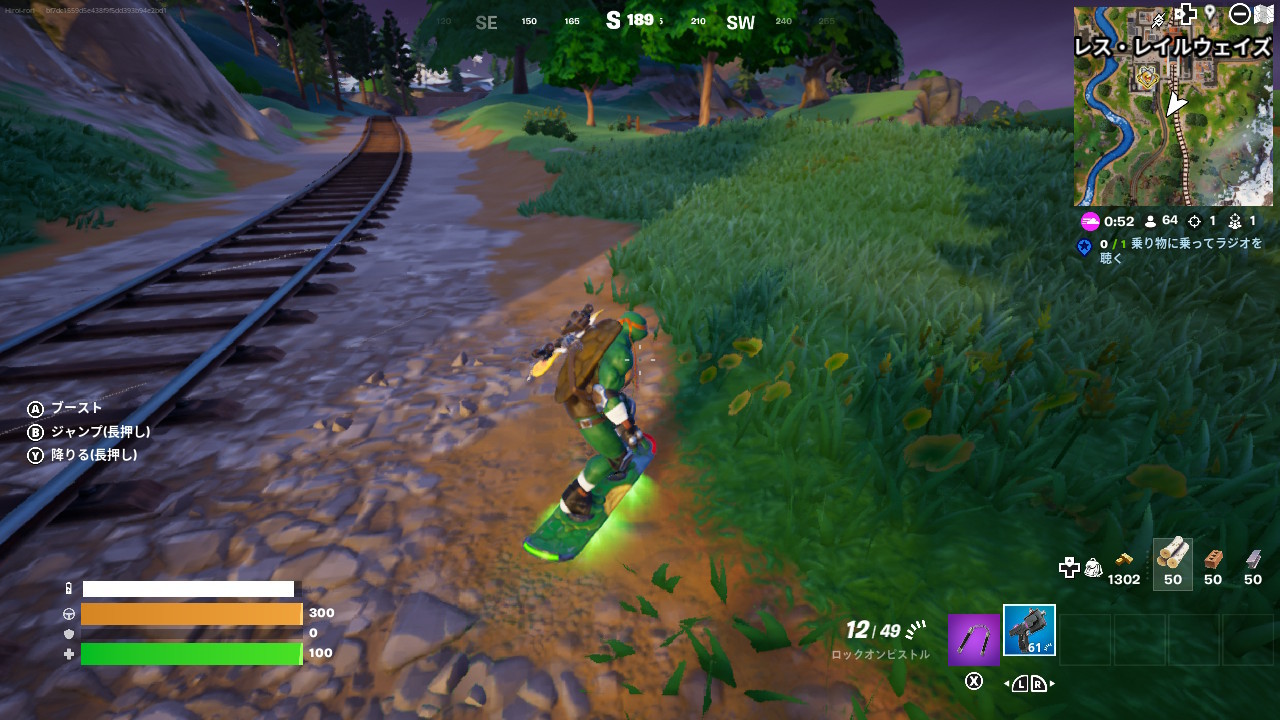The image size is (1280, 720).
Task: Open the minimap of Reckless Railways
Action: click(1173, 120)
